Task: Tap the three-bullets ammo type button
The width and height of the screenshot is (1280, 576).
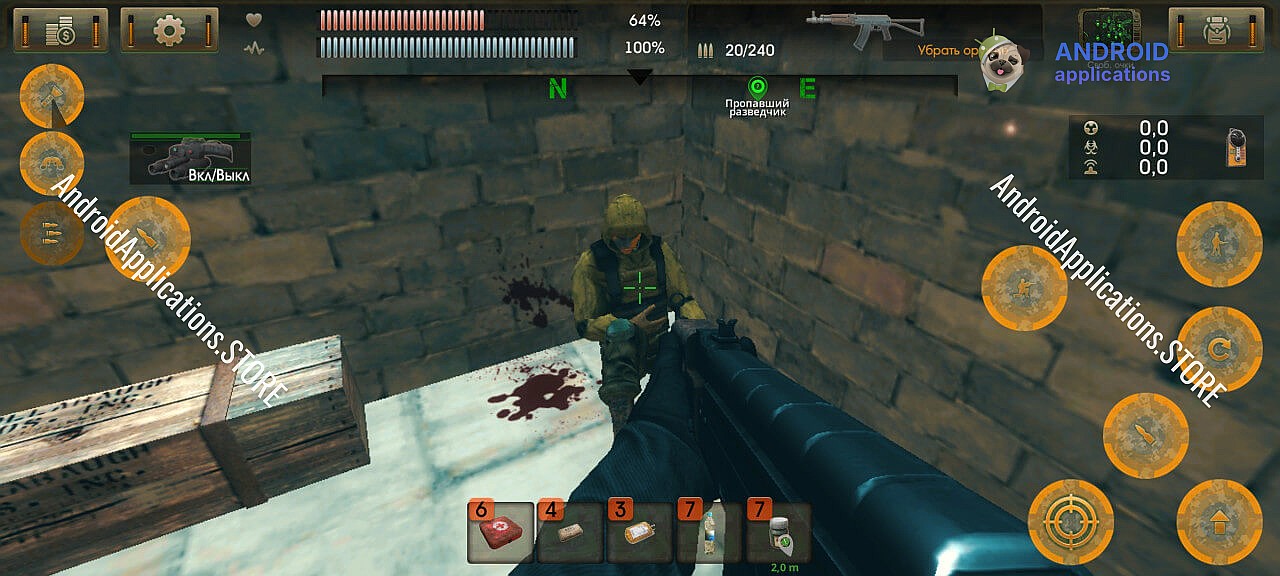Action: tap(51, 232)
